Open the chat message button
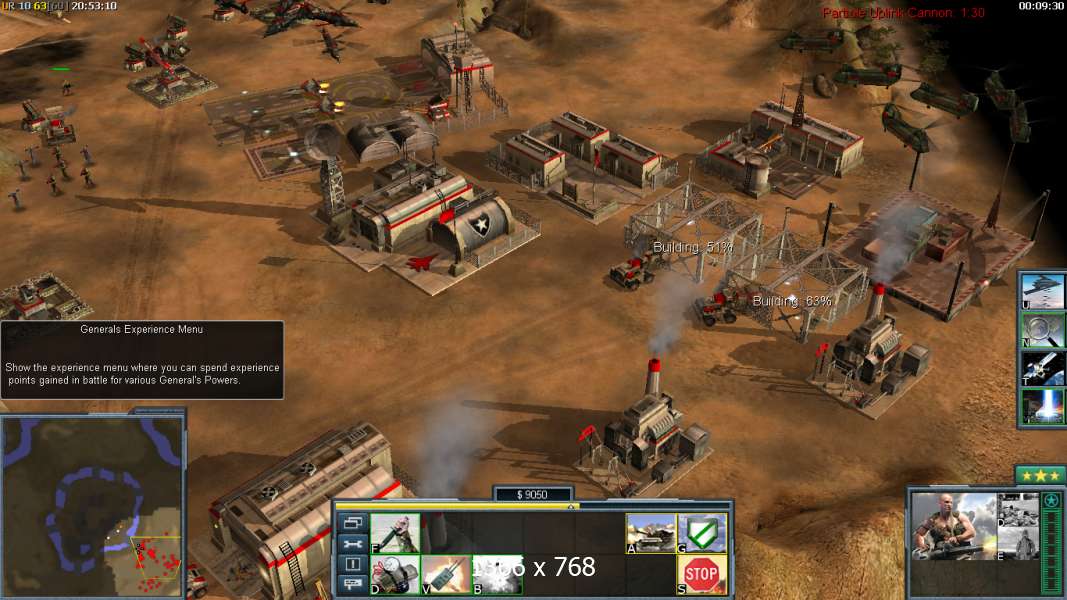 352,584
